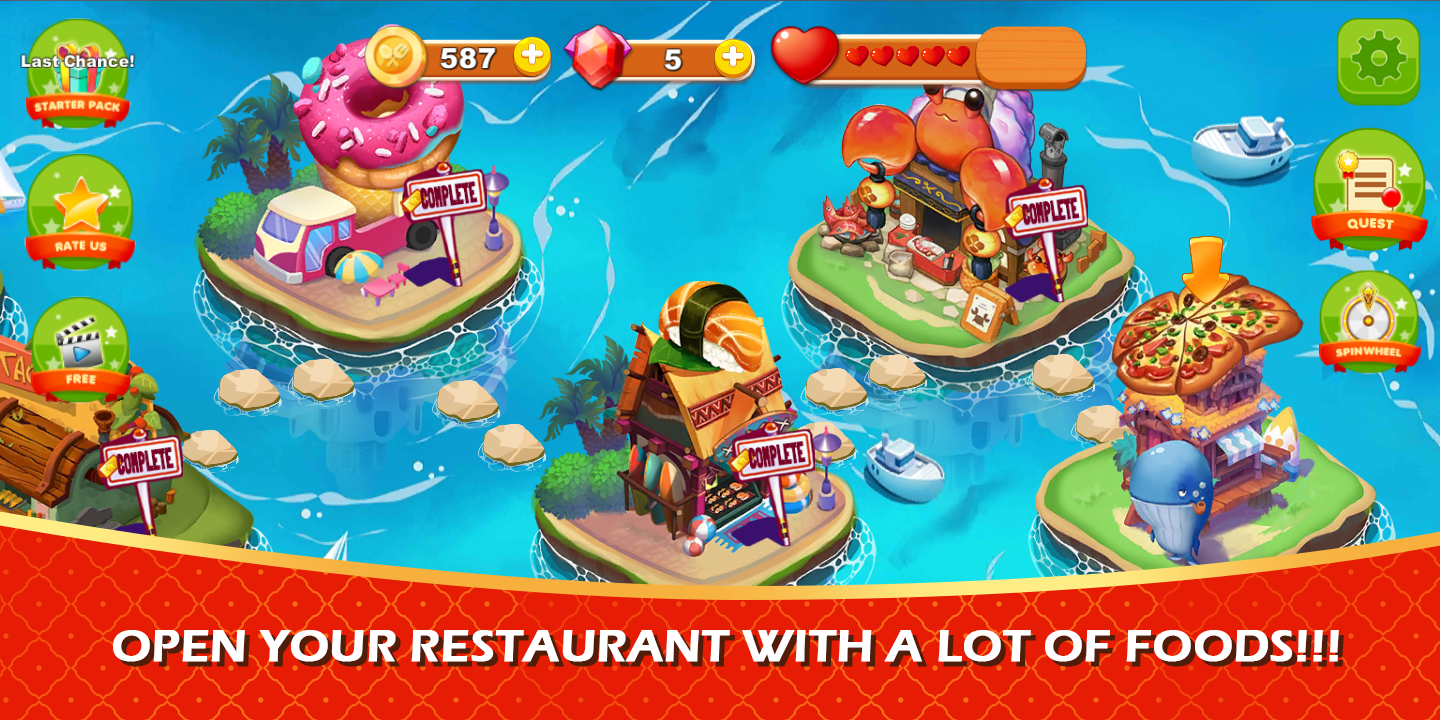Tap the COMPLETE sign on the left edge island
This screenshot has width=1440, height=720.
click(x=140, y=461)
